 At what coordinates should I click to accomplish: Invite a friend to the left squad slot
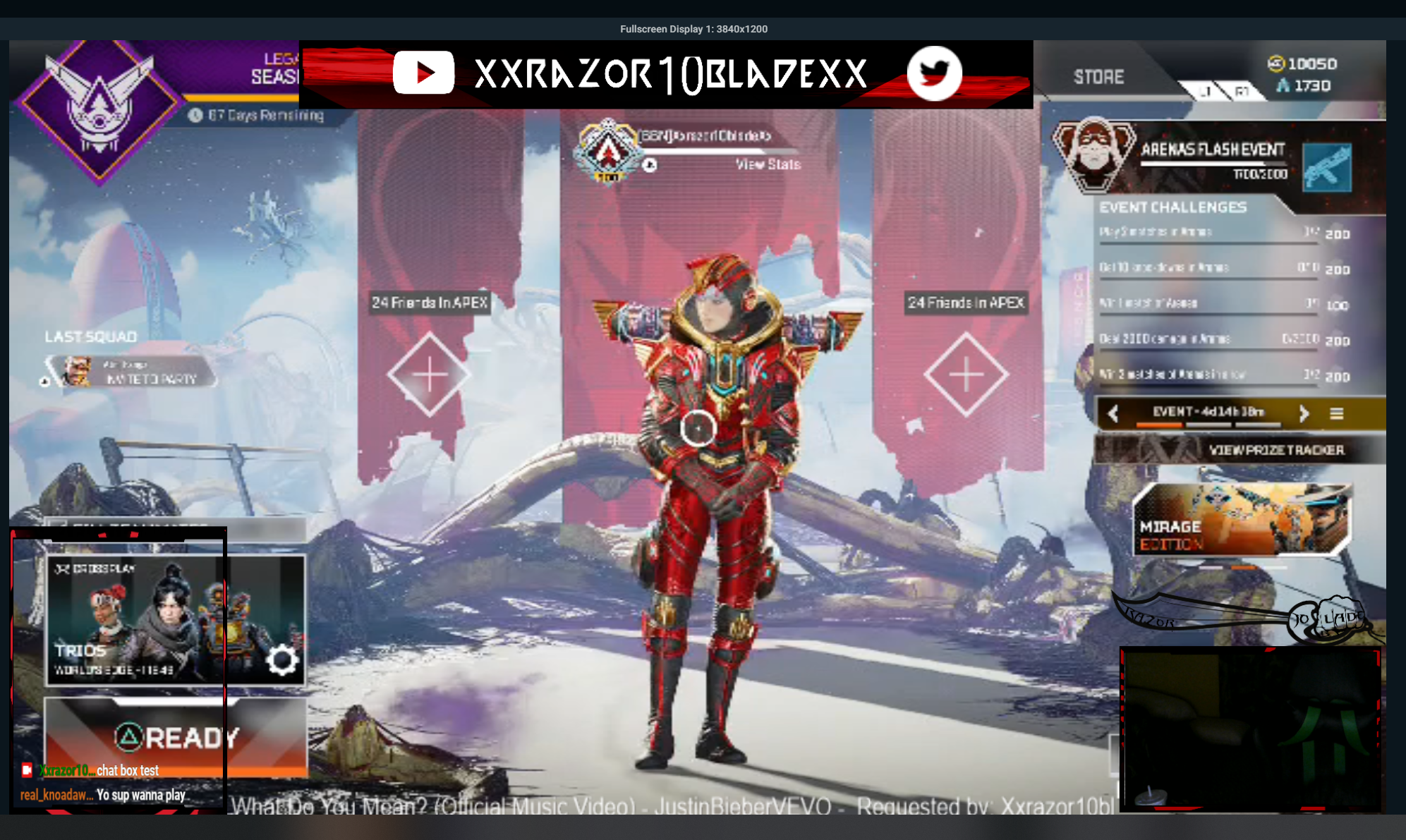pyautogui.click(x=429, y=375)
